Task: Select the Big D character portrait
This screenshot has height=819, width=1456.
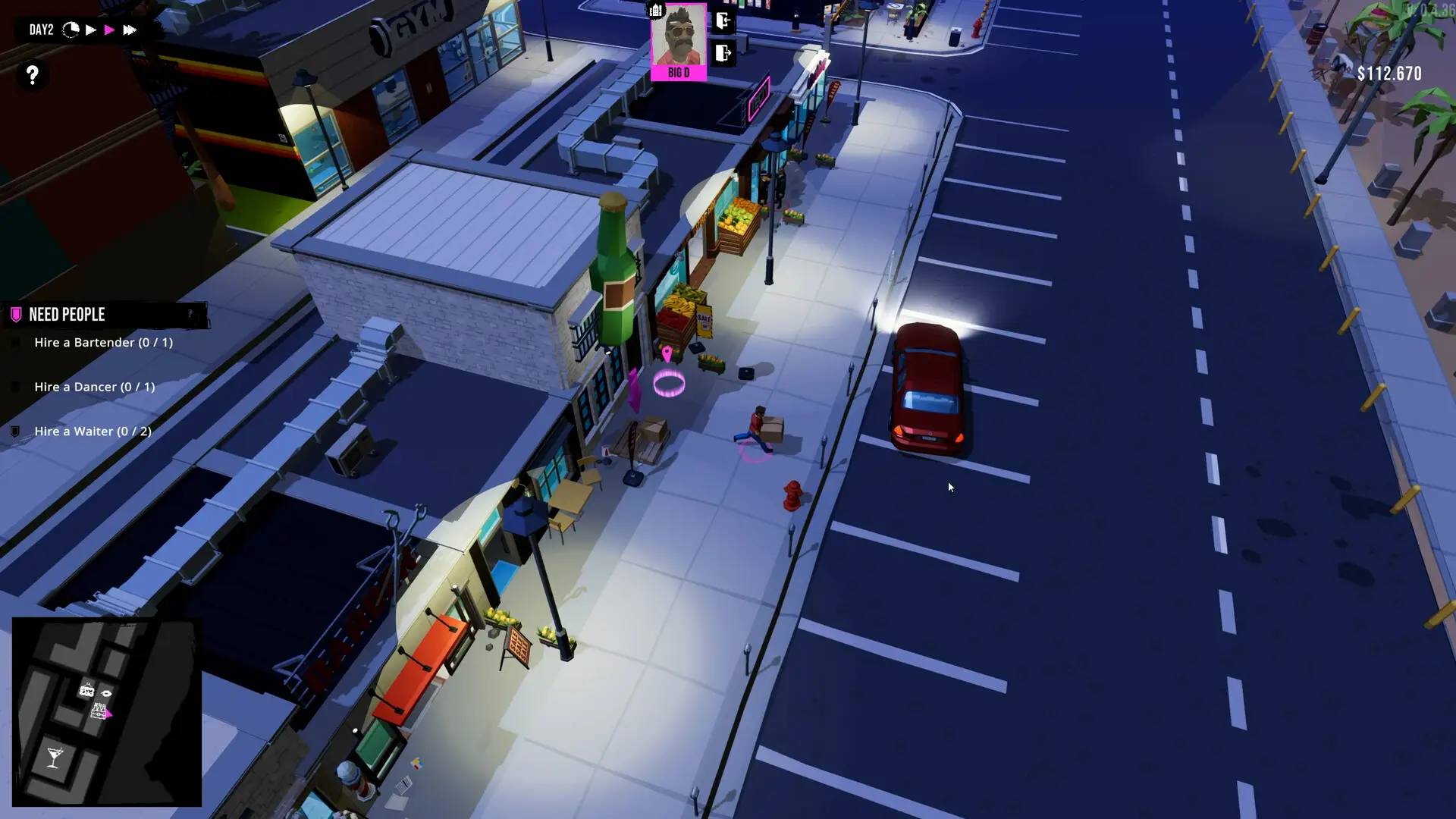Action: 679,42
